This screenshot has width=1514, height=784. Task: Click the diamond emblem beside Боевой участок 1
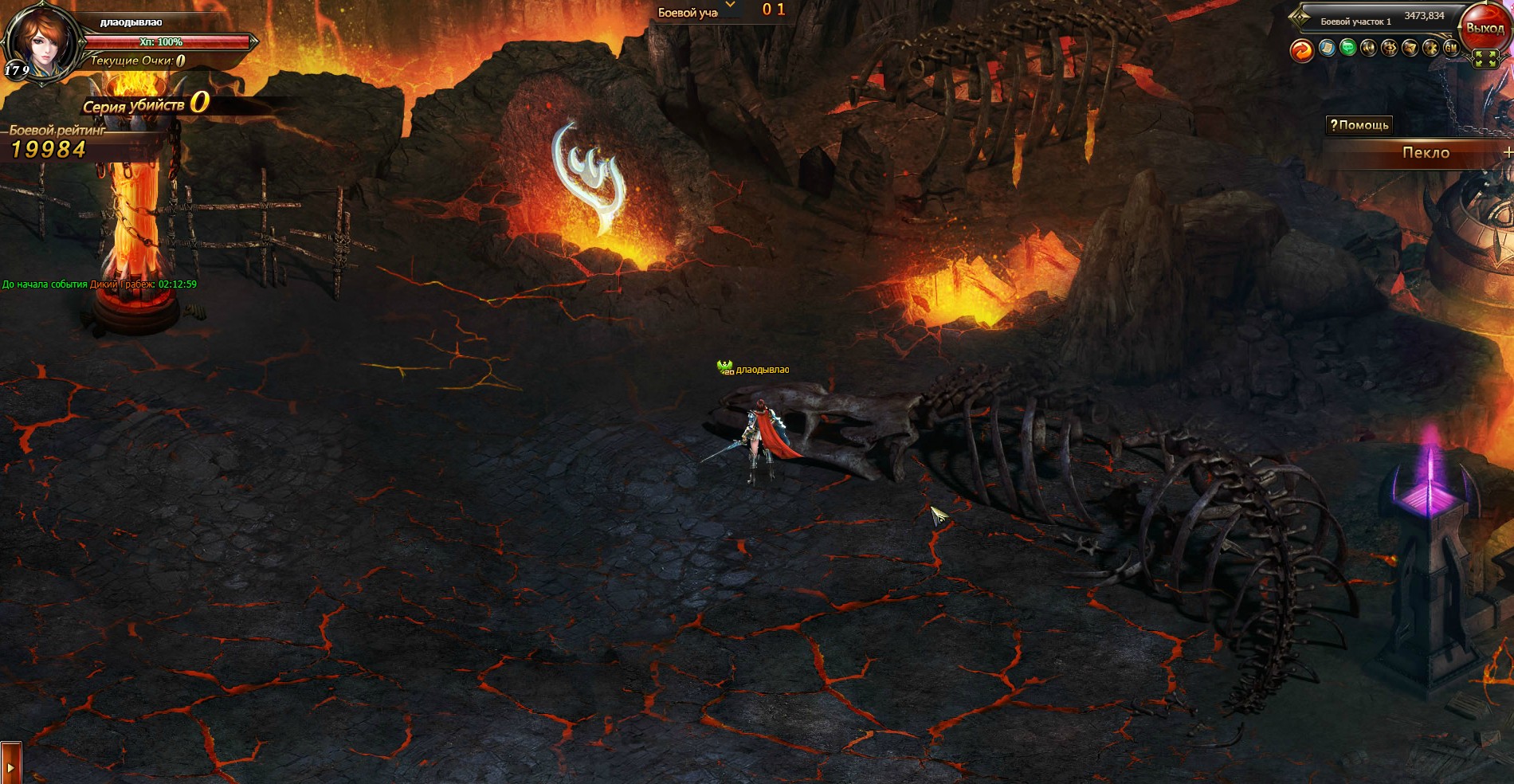[x=1300, y=17]
